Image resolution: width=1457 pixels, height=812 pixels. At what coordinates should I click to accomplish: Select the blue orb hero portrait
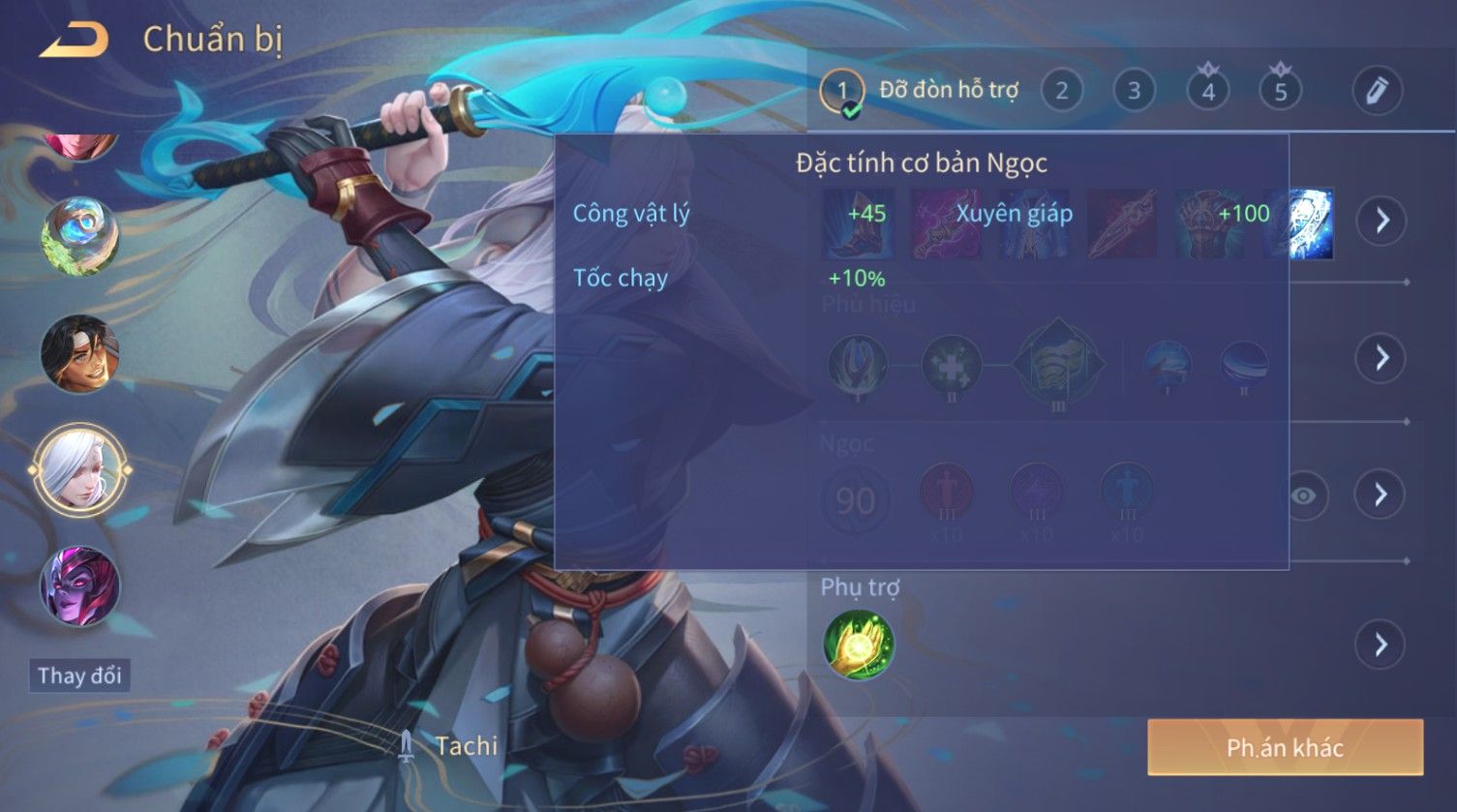coord(79,236)
